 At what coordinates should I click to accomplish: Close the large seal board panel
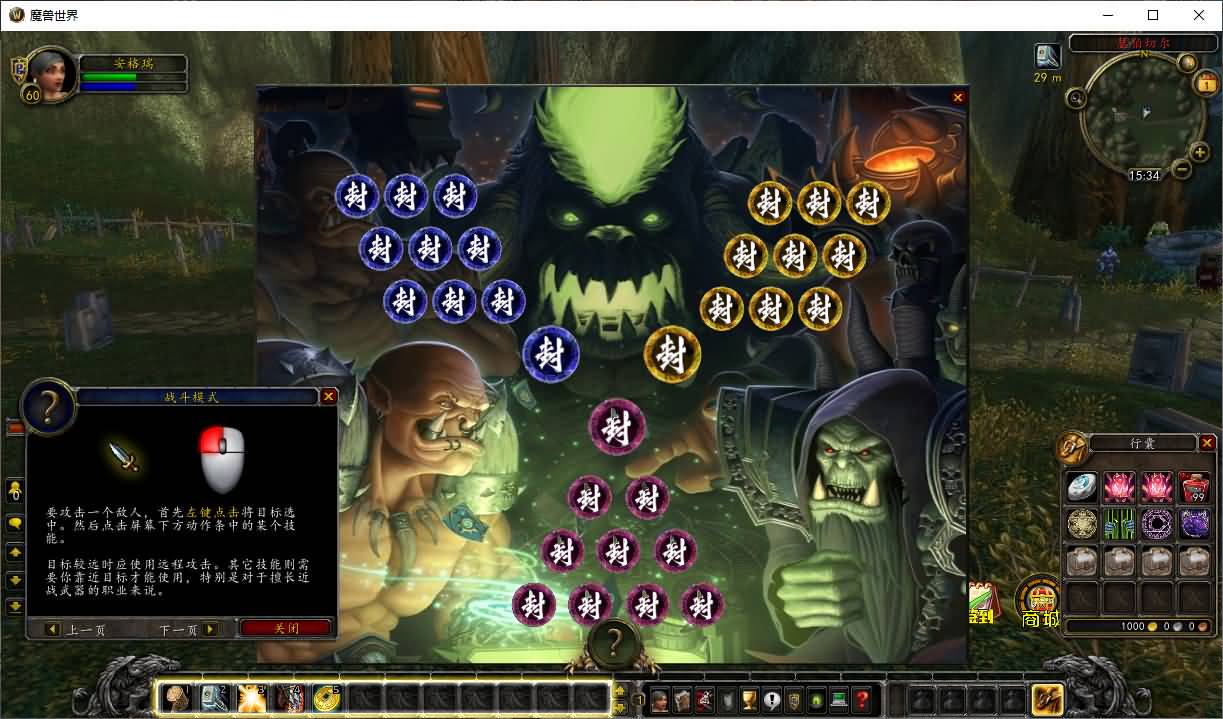pos(958,98)
